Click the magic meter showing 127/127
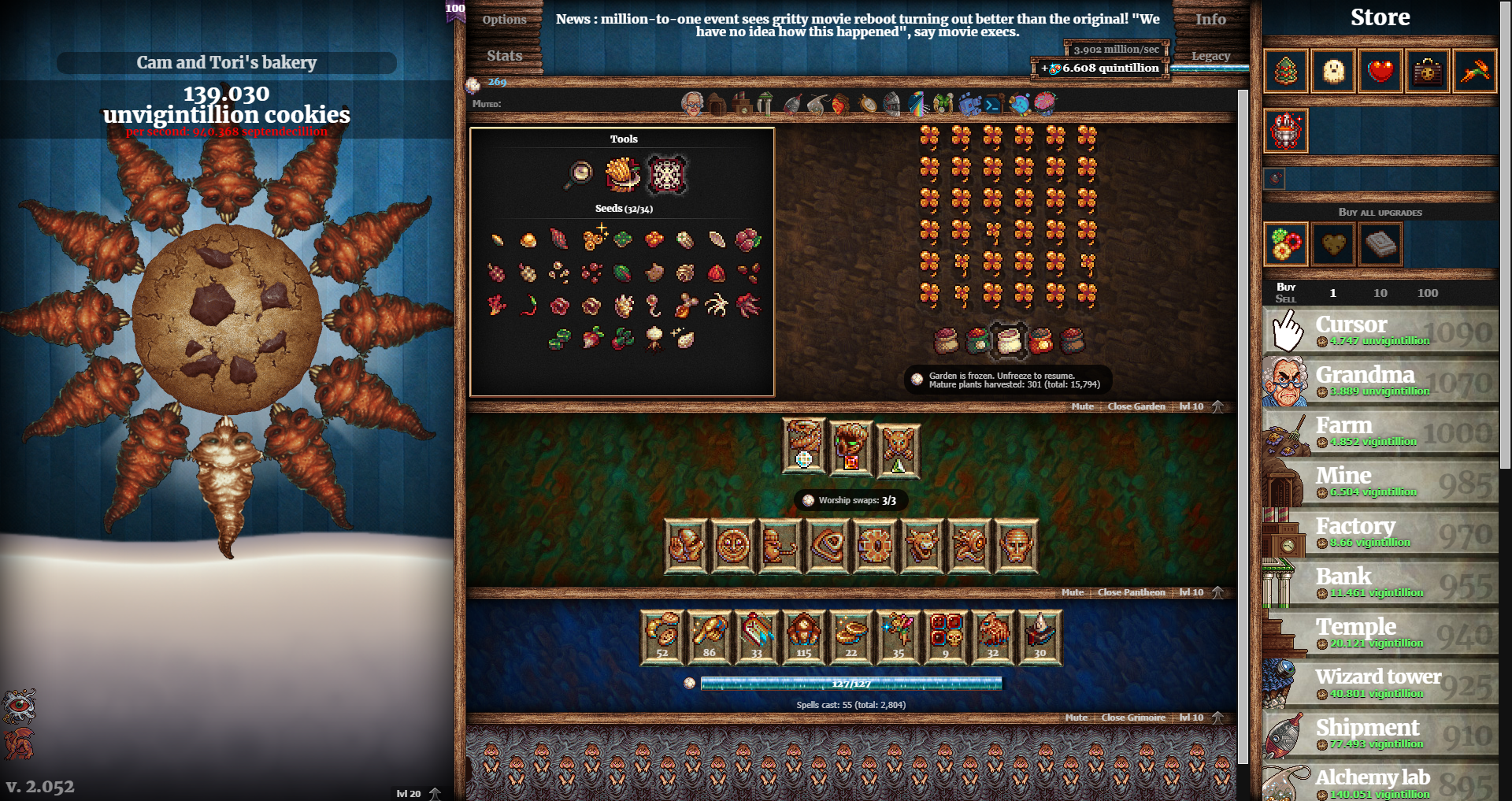The image size is (1512, 801). [x=850, y=684]
